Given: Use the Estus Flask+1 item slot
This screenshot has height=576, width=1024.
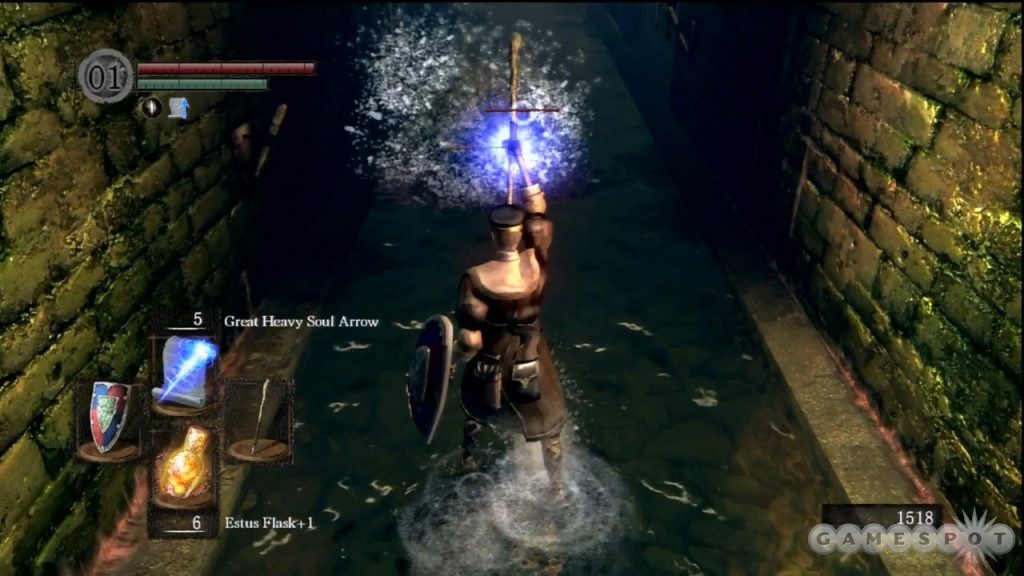Looking at the screenshot, I should pyautogui.click(x=184, y=466).
